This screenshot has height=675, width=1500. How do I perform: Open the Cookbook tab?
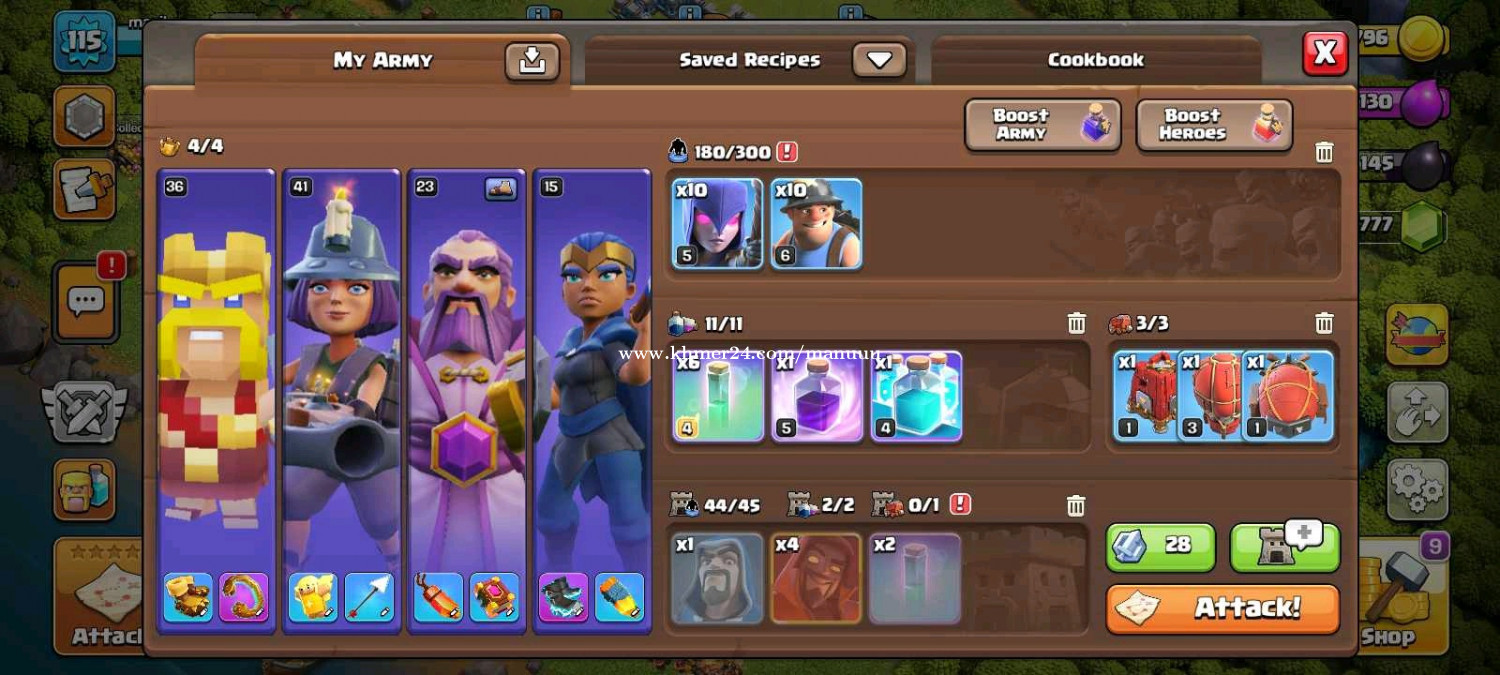click(x=1095, y=60)
